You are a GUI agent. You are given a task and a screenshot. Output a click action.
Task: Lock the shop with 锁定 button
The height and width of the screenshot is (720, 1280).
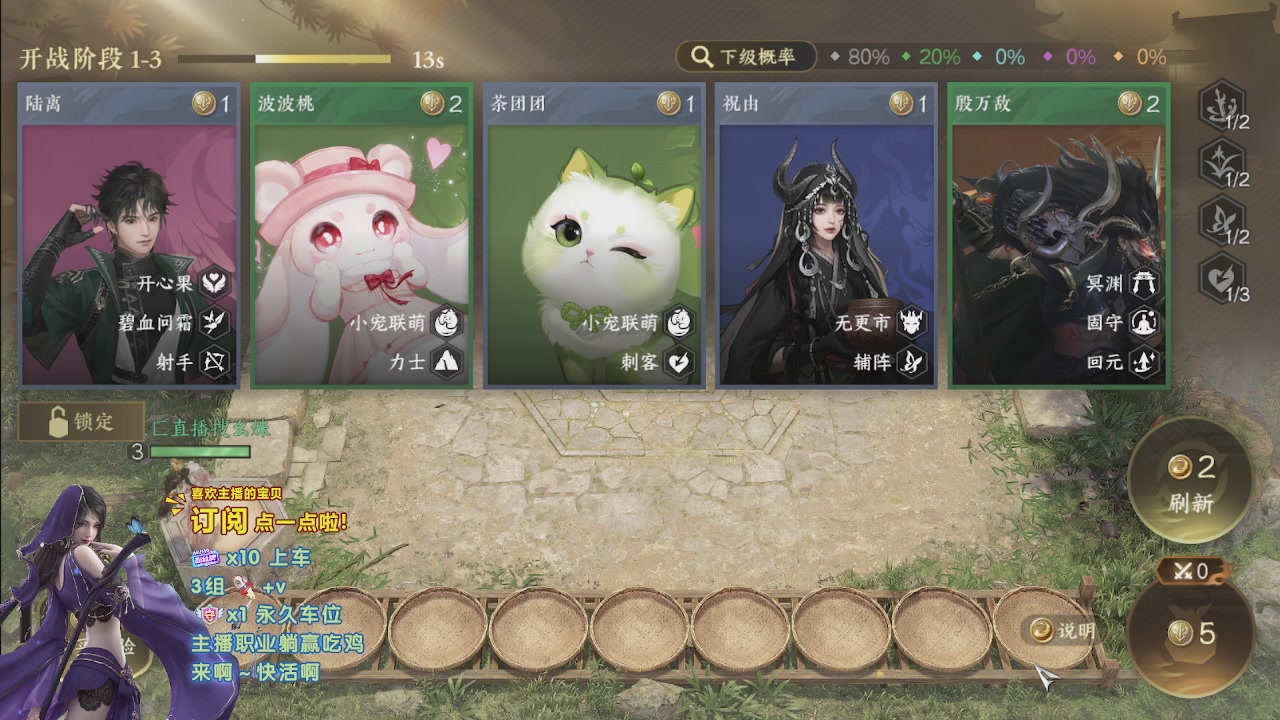(80, 422)
